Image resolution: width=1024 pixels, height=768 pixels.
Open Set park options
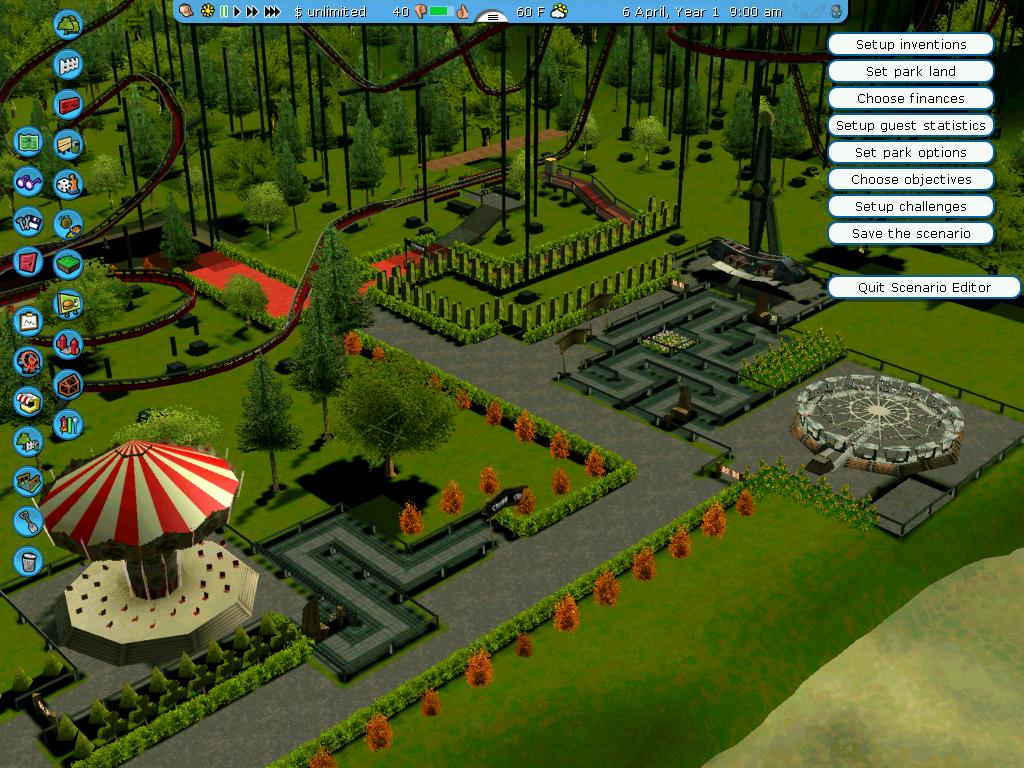tap(910, 152)
